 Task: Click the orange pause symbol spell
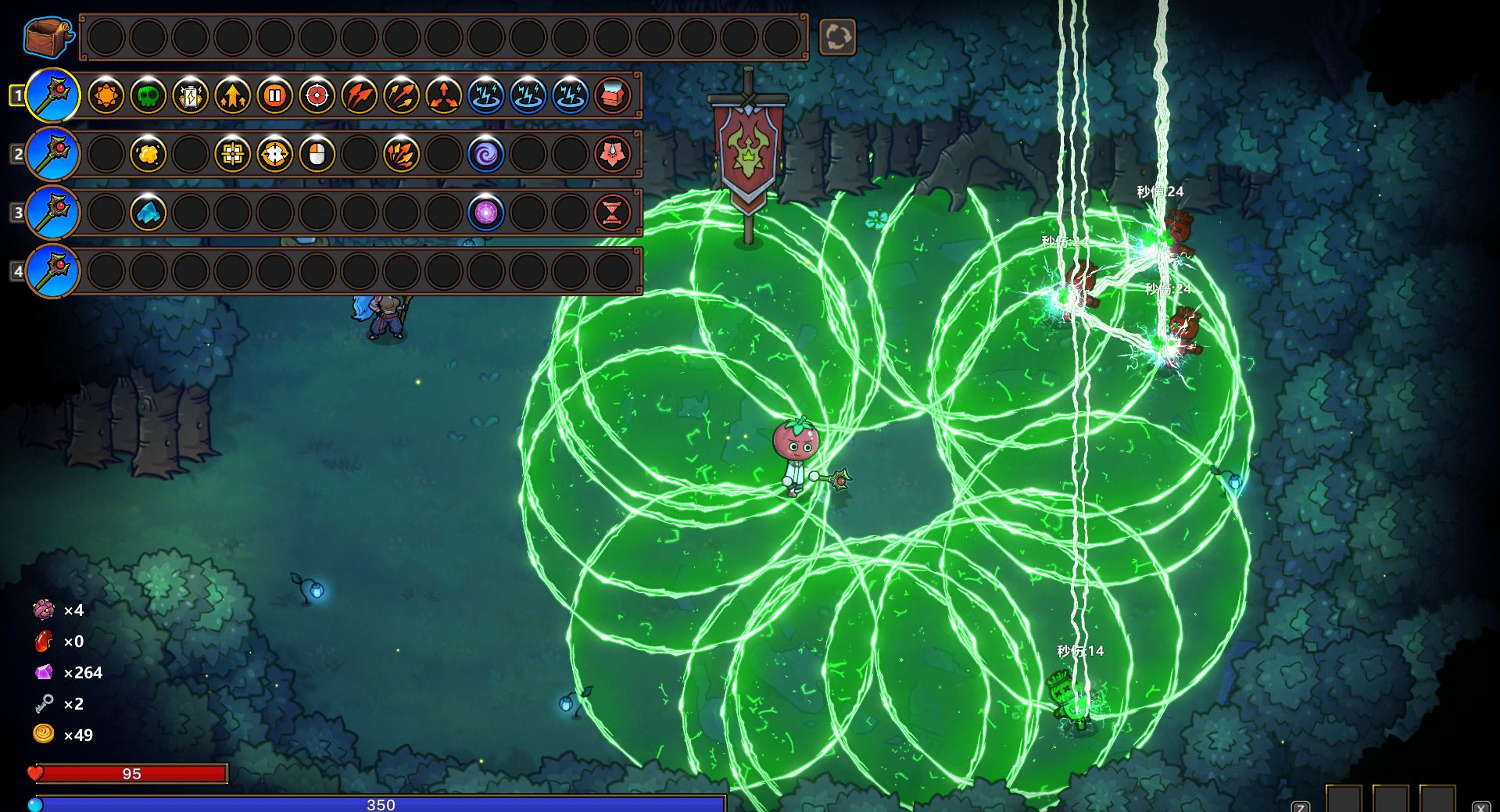click(x=274, y=96)
